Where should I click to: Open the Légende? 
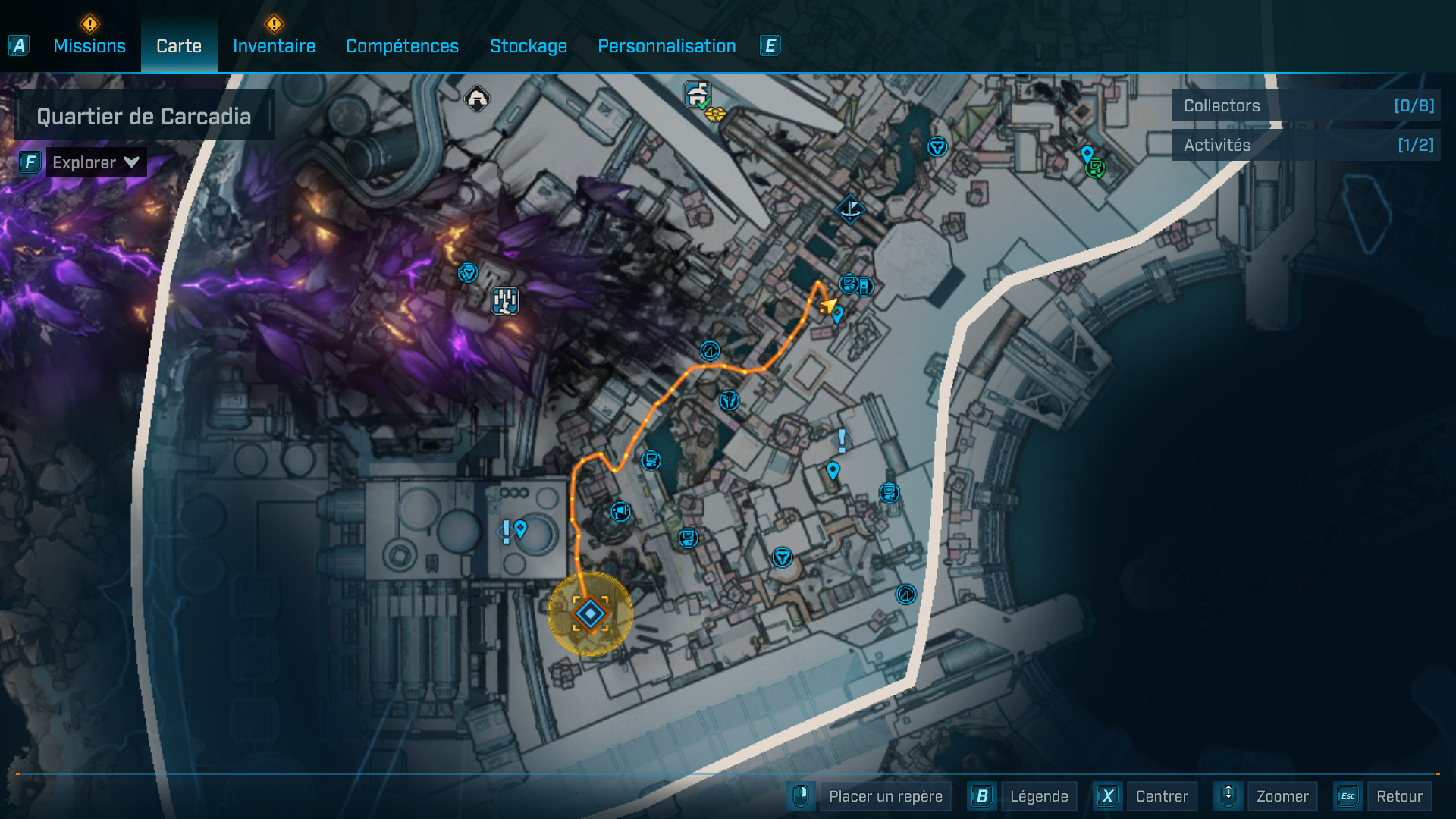[x=1040, y=796]
